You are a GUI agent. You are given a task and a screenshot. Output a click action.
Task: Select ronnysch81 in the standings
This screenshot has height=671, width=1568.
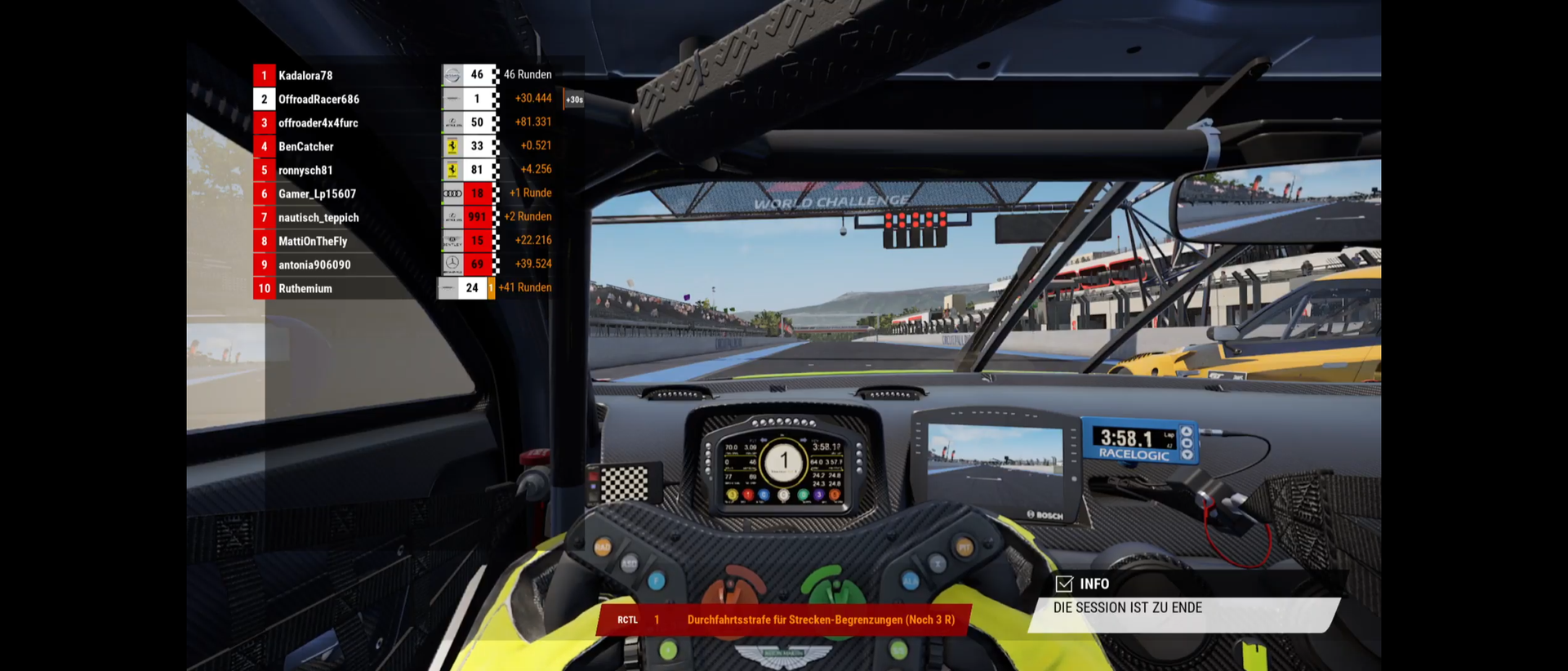pos(305,171)
